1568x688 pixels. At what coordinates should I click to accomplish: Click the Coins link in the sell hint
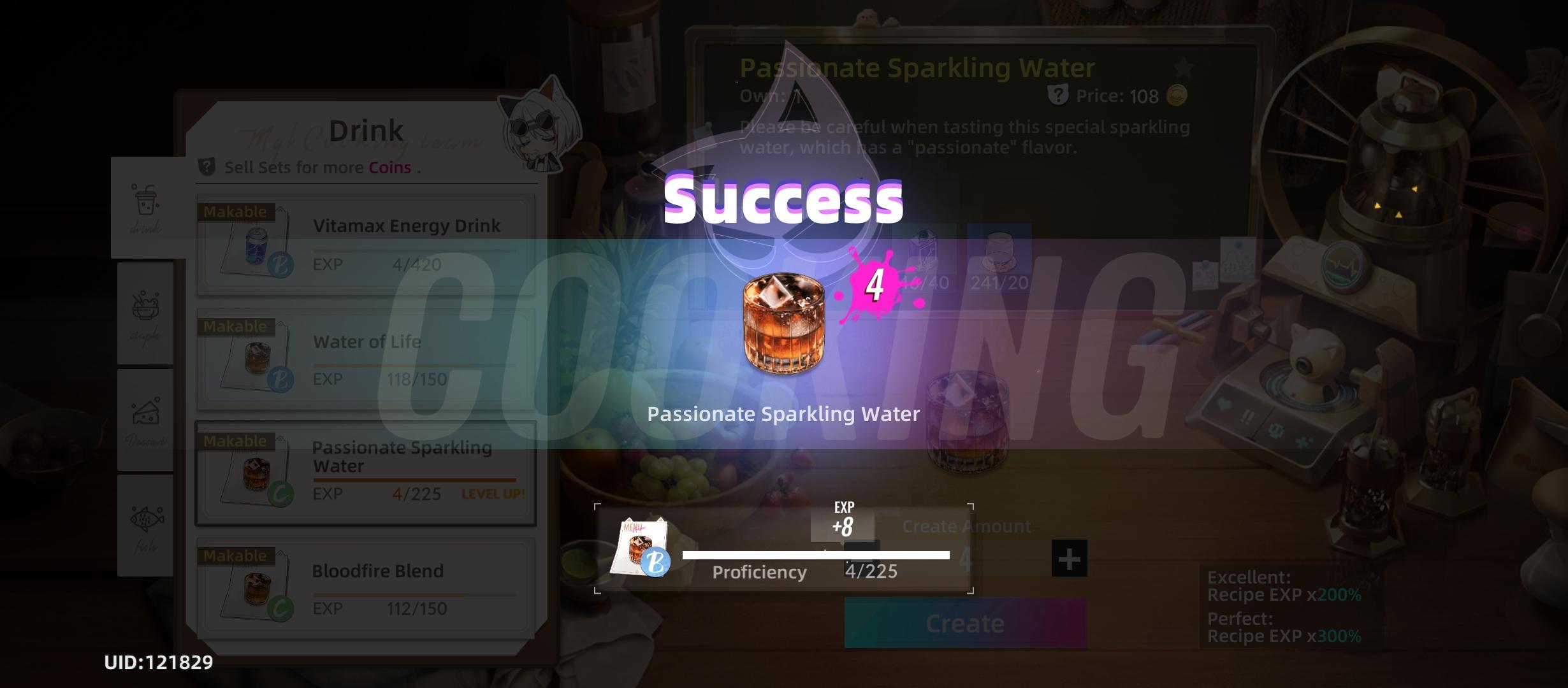391,167
